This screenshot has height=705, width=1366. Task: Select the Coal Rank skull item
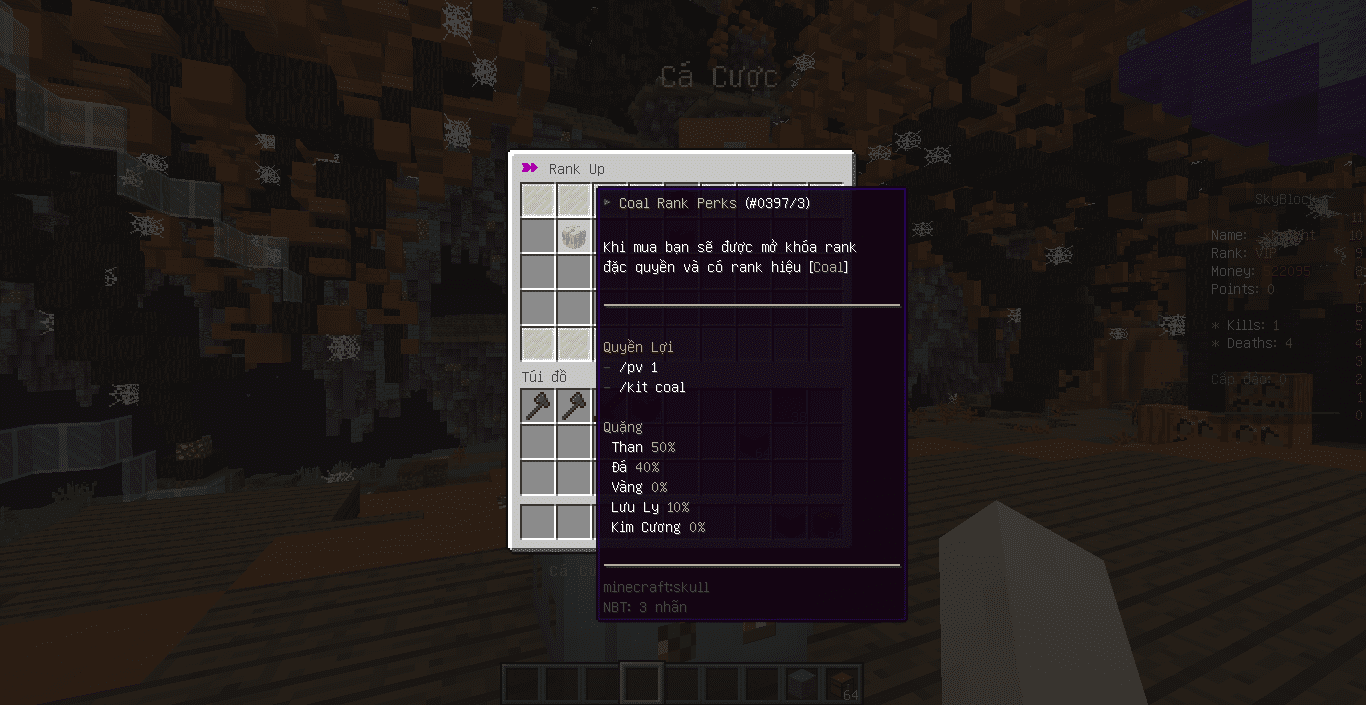[x=574, y=236]
